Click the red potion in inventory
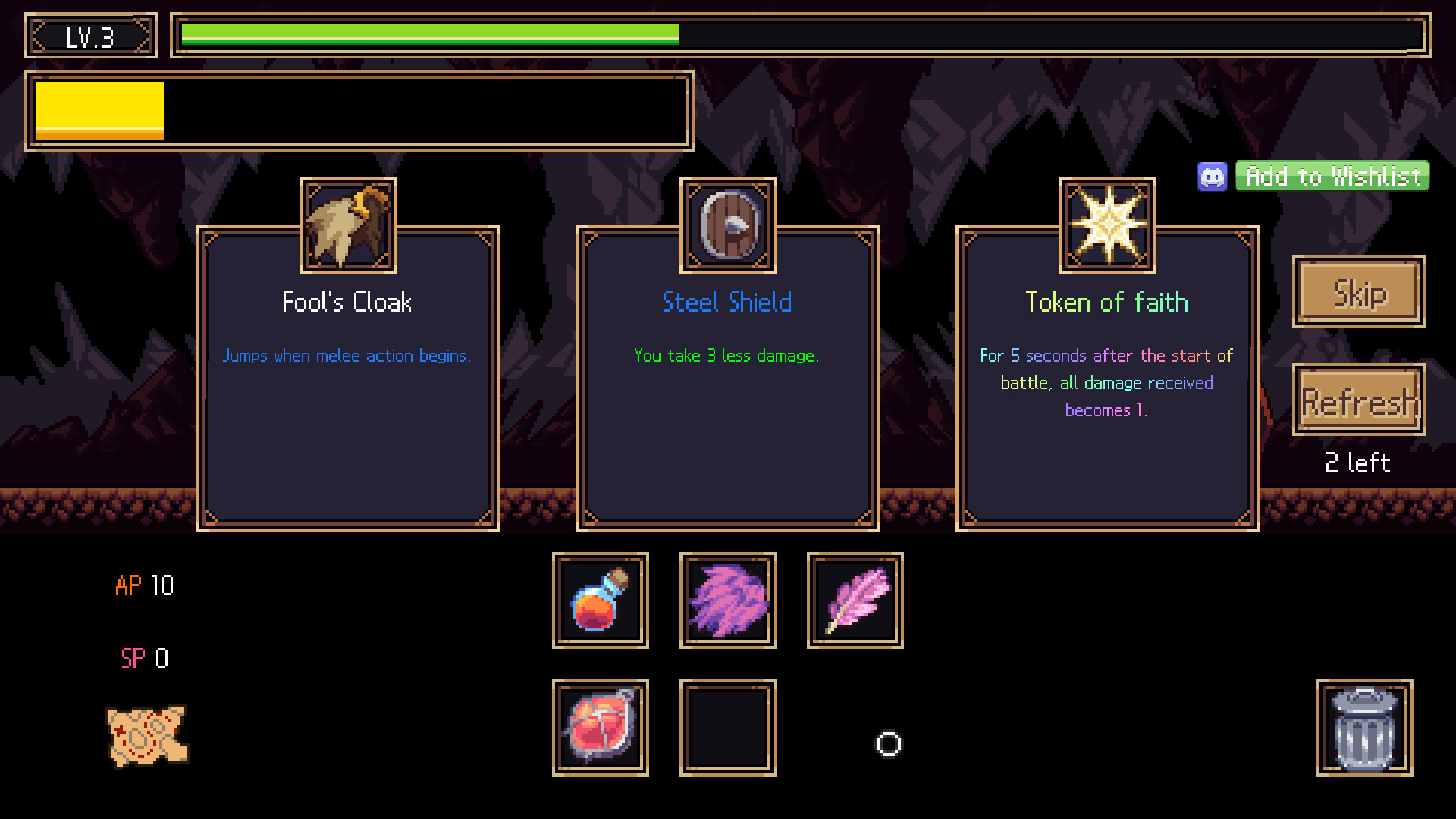This screenshot has height=819, width=1456. click(x=600, y=601)
